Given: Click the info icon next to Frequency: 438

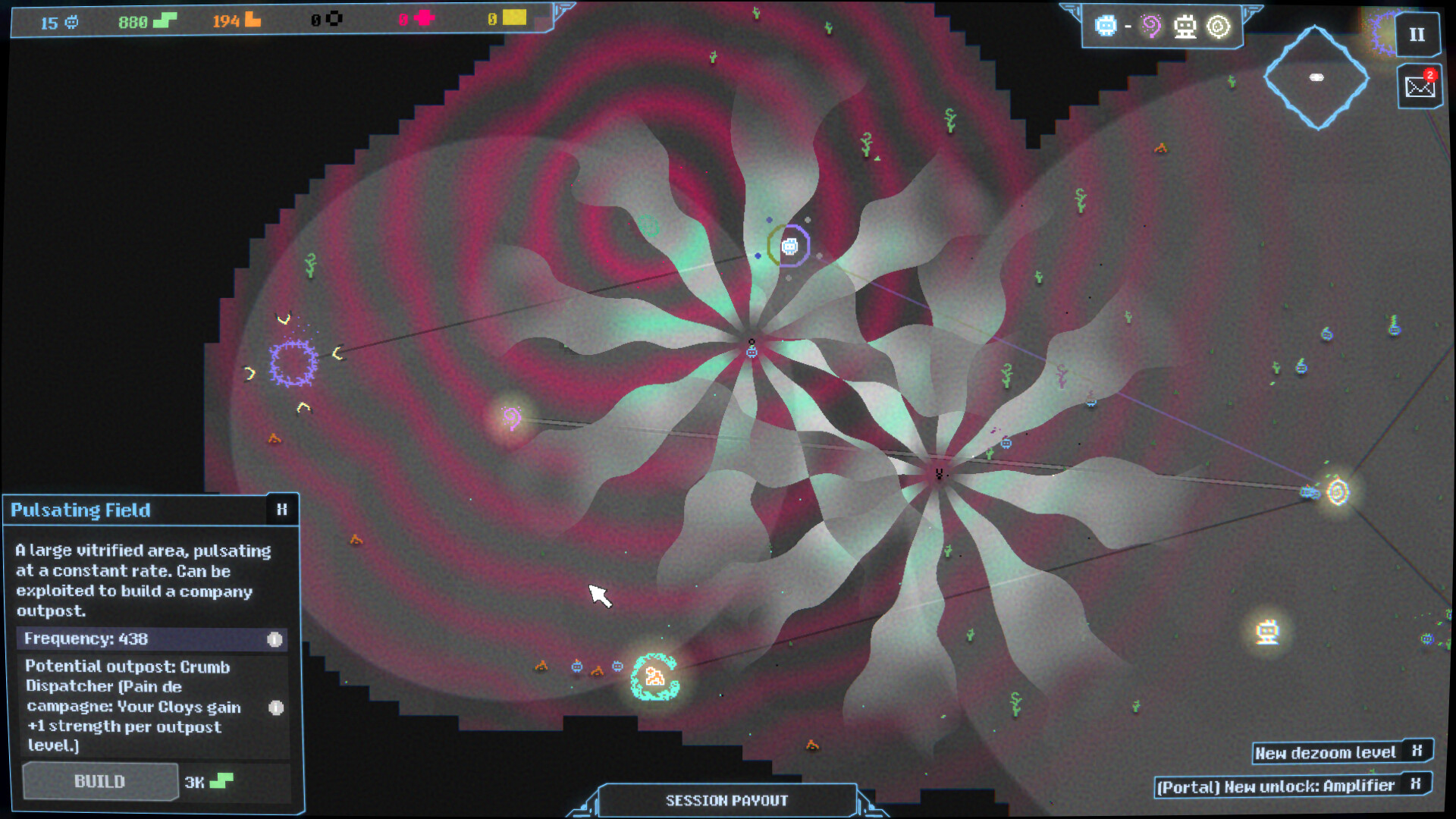Looking at the screenshot, I should coord(273,639).
